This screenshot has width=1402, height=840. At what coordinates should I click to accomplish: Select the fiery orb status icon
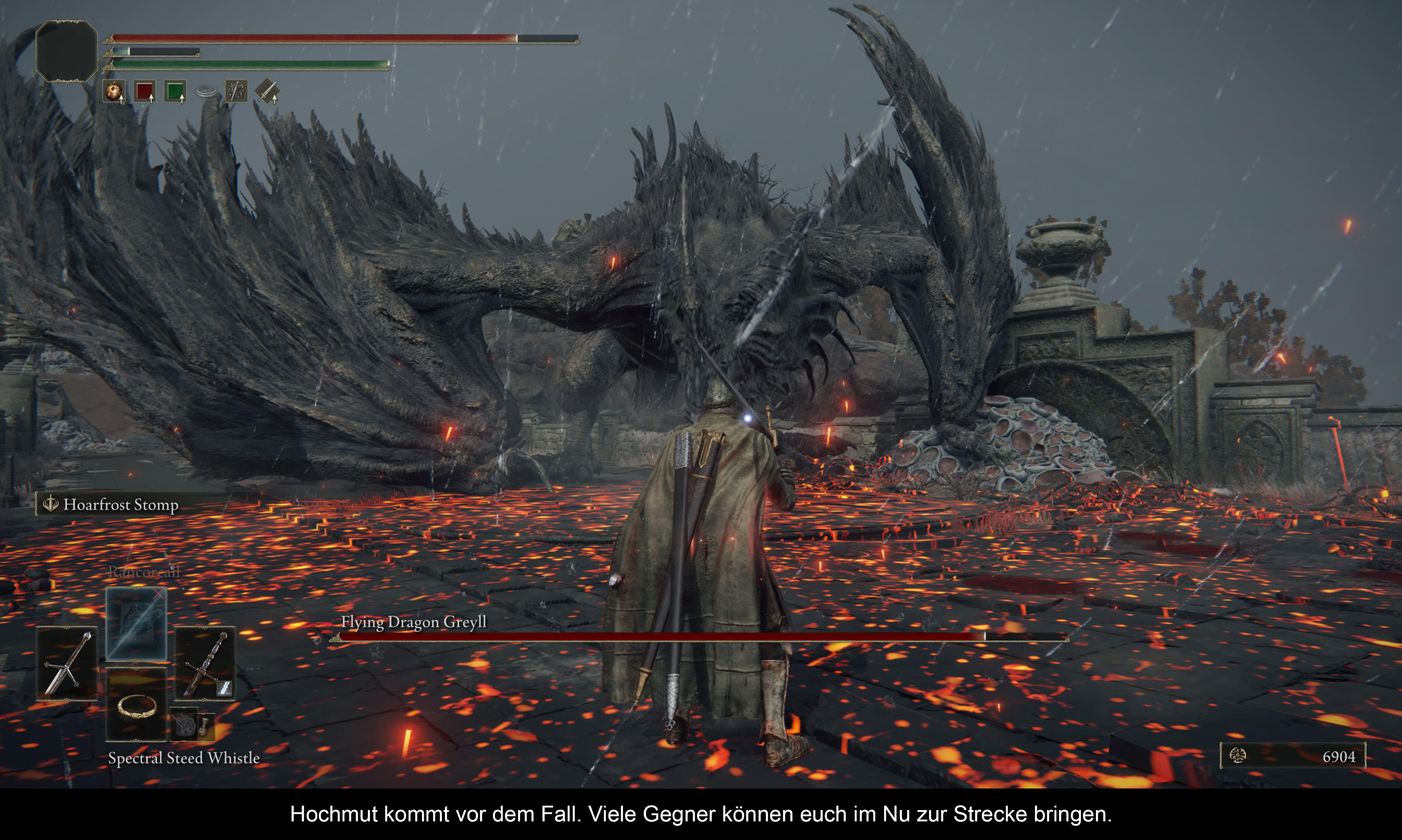click(x=114, y=91)
